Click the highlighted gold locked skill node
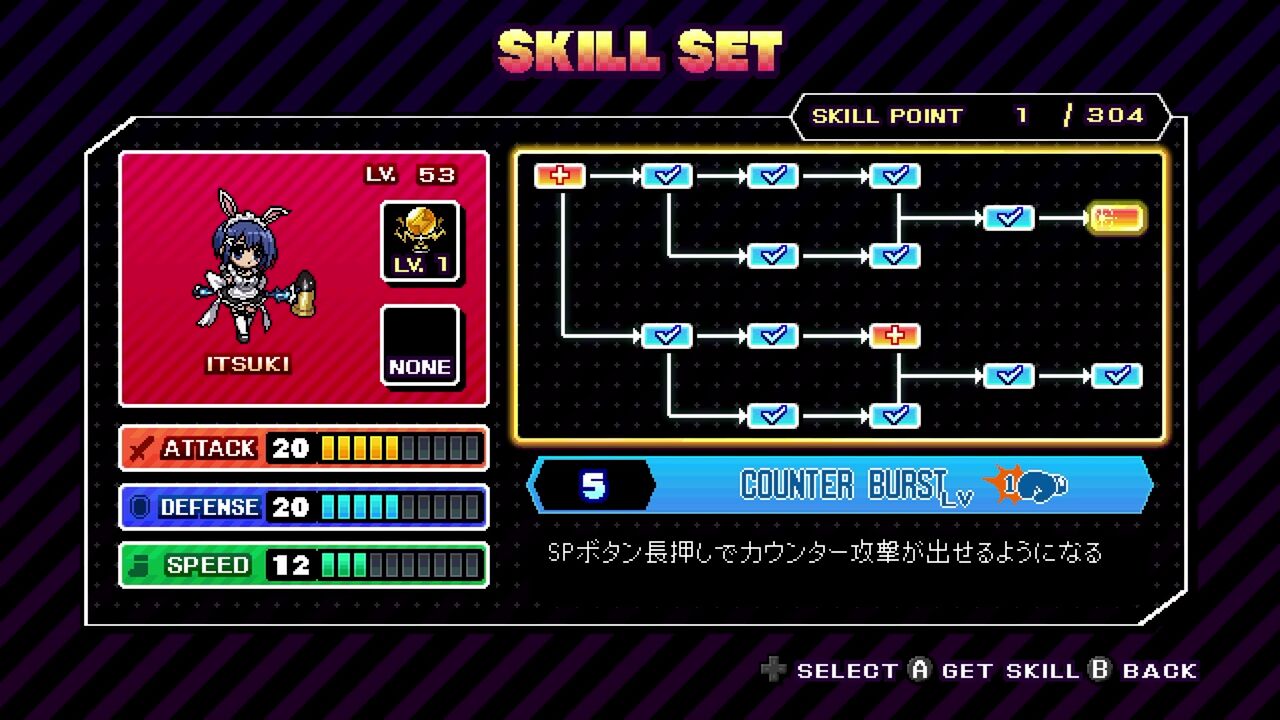Image resolution: width=1280 pixels, height=720 pixels. 1117,218
